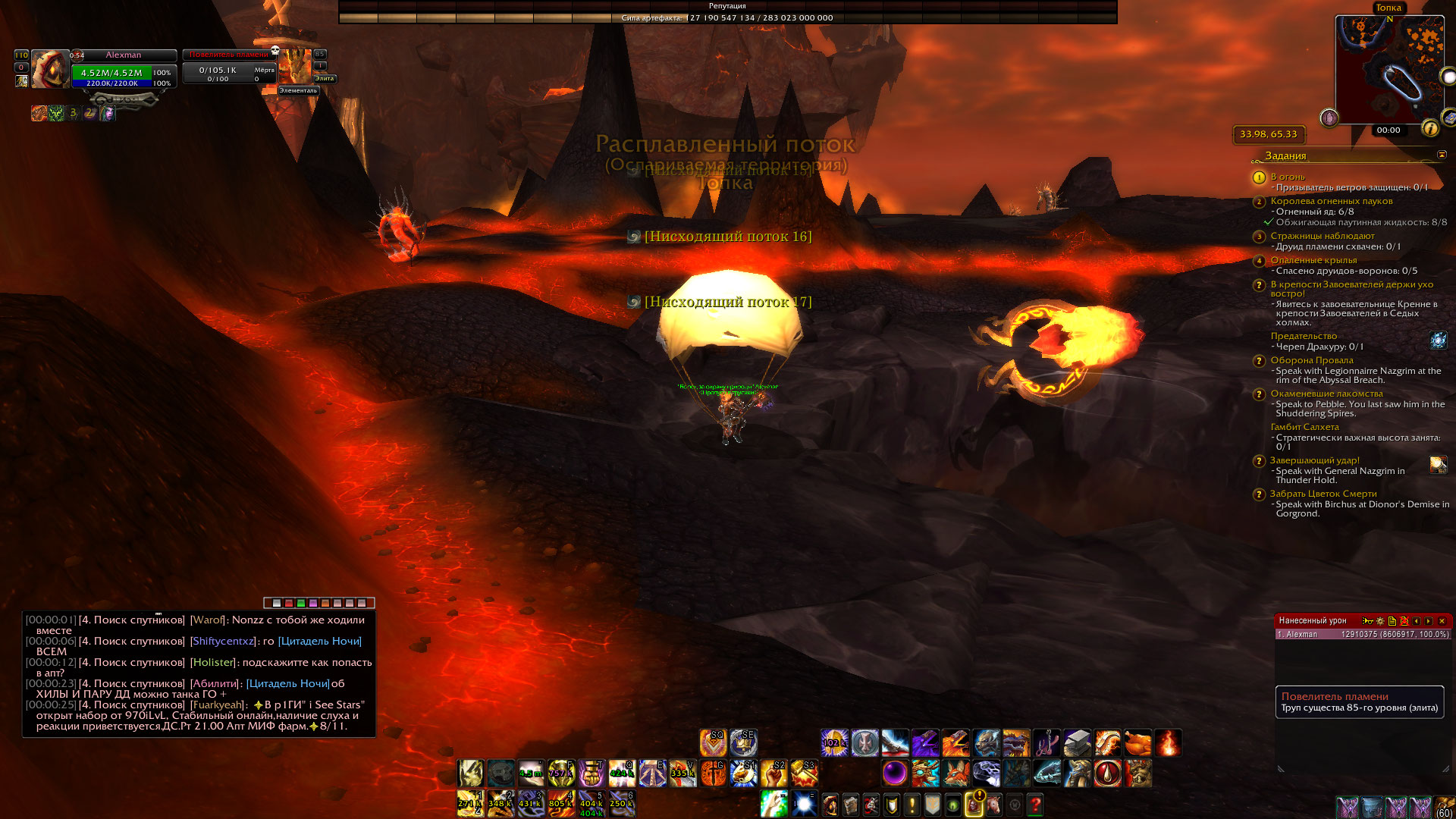Collapse the Задания quest tracker
The image size is (1456, 819).
(1442, 155)
